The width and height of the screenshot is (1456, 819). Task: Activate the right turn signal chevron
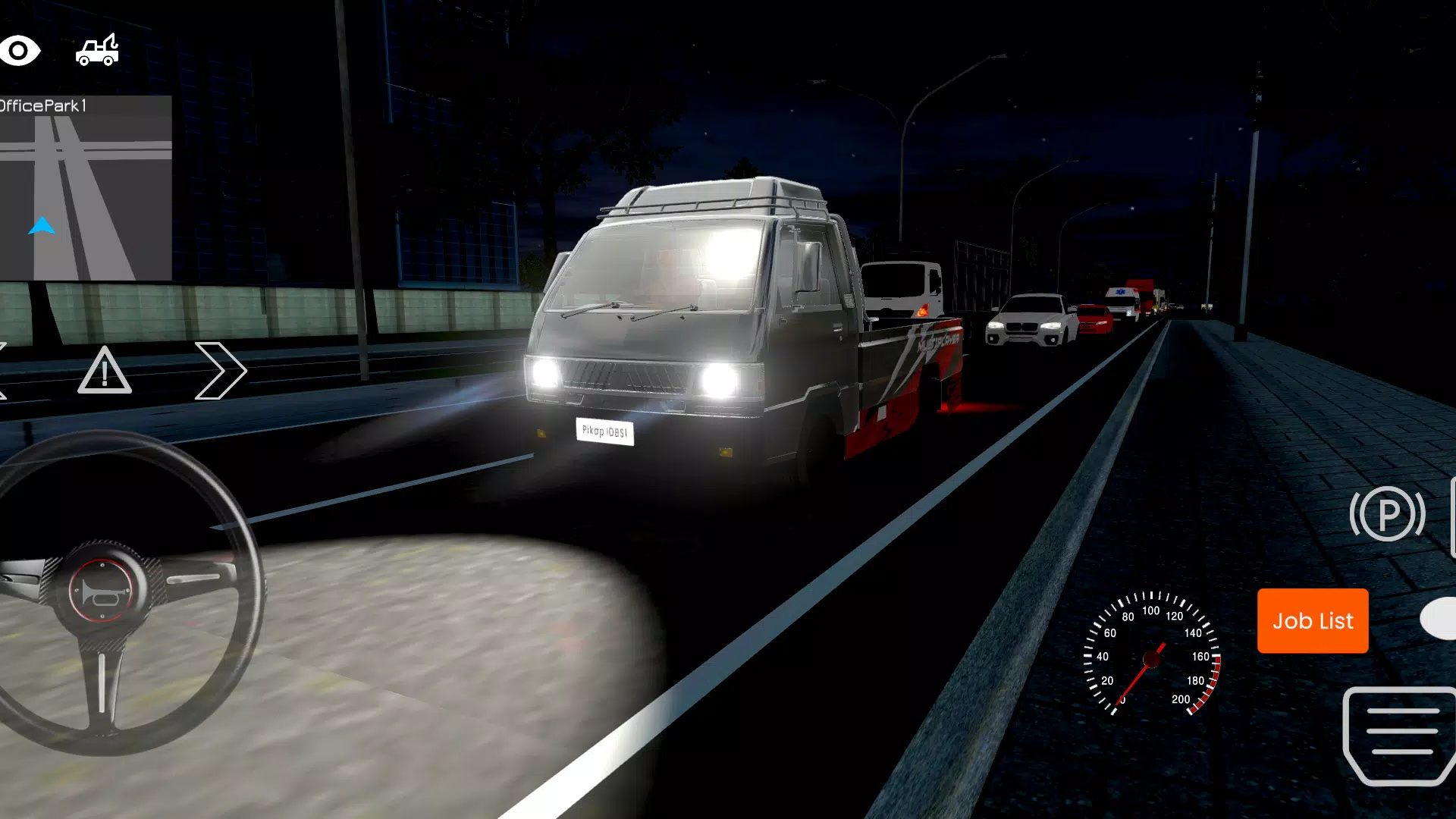tap(222, 370)
